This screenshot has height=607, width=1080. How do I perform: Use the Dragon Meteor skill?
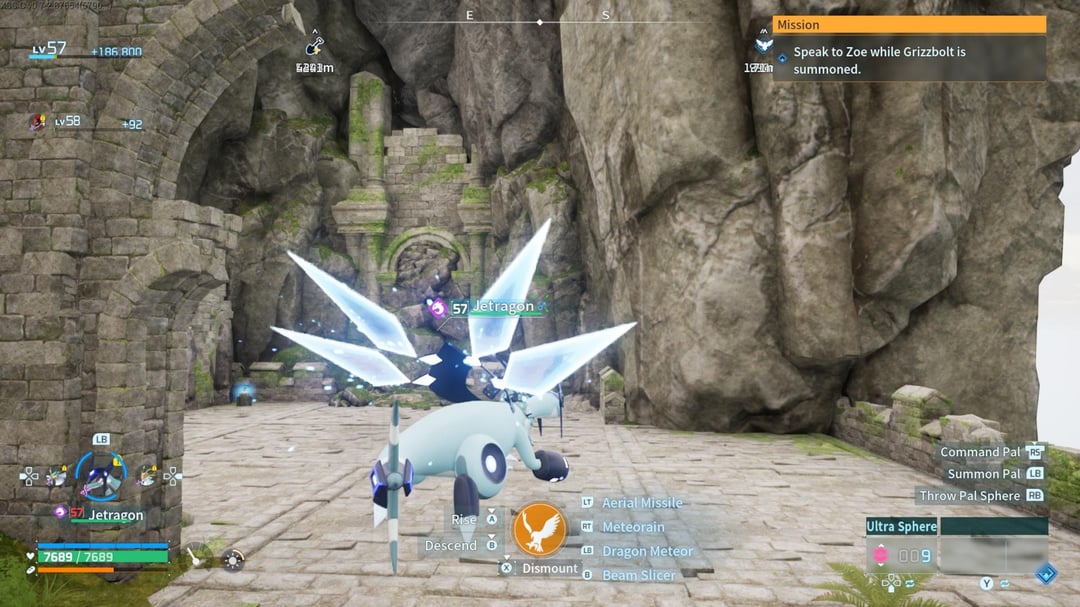click(x=646, y=551)
